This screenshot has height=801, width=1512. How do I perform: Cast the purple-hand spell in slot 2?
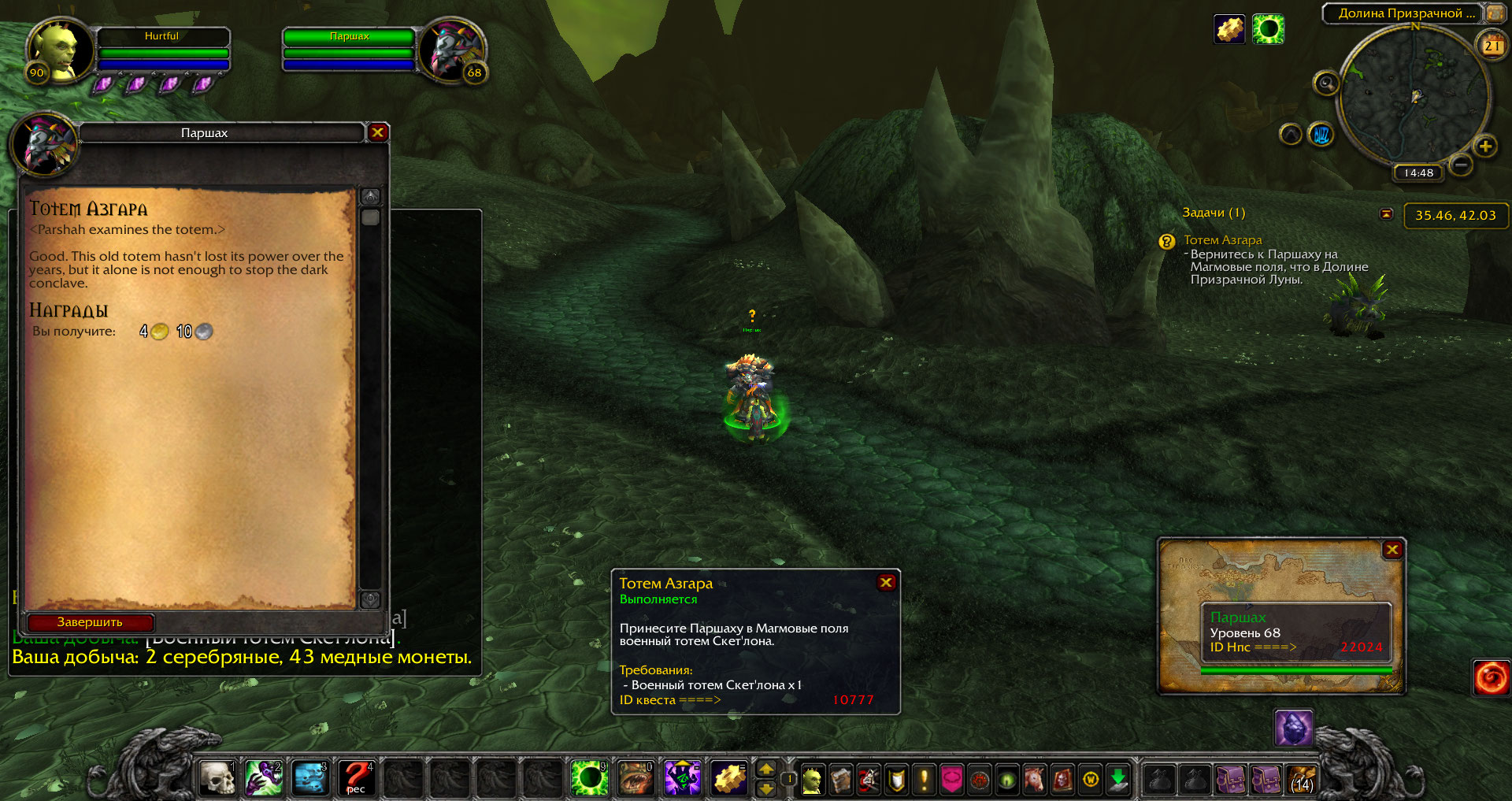pos(264,778)
